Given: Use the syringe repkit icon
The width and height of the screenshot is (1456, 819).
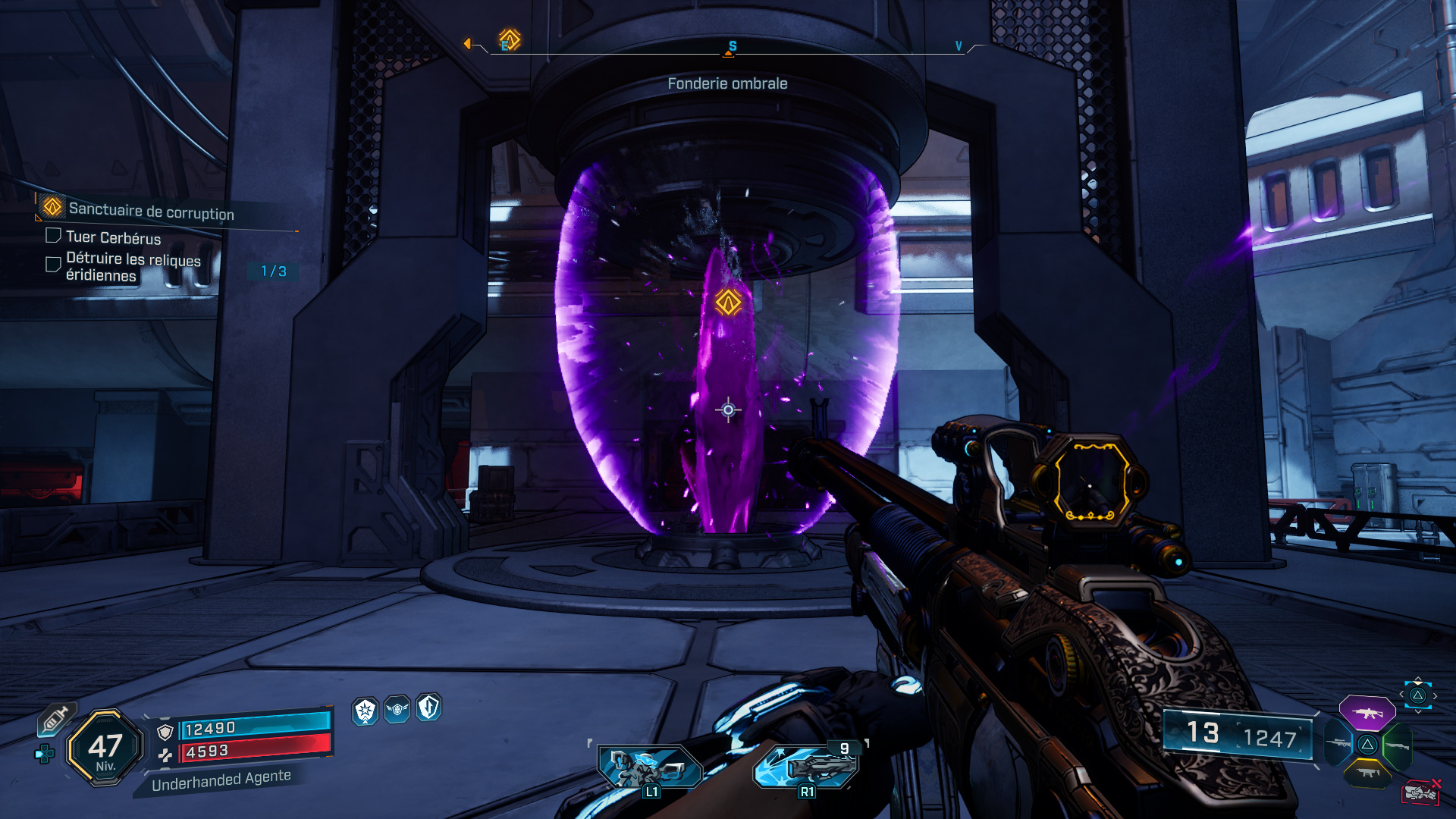Looking at the screenshot, I should tap(55, 719).
